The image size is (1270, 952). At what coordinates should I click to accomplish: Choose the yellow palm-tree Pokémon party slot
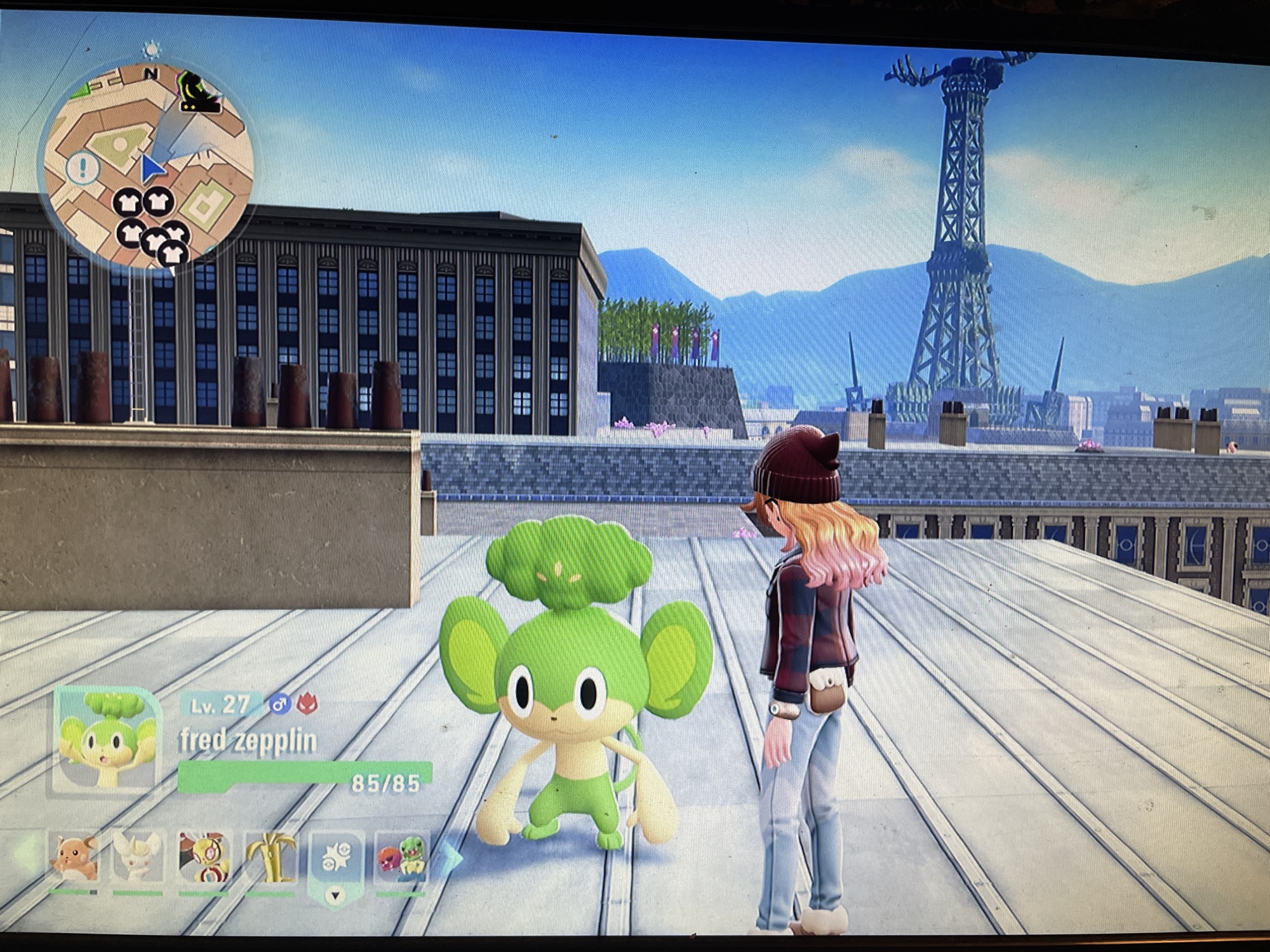point(270,857)
